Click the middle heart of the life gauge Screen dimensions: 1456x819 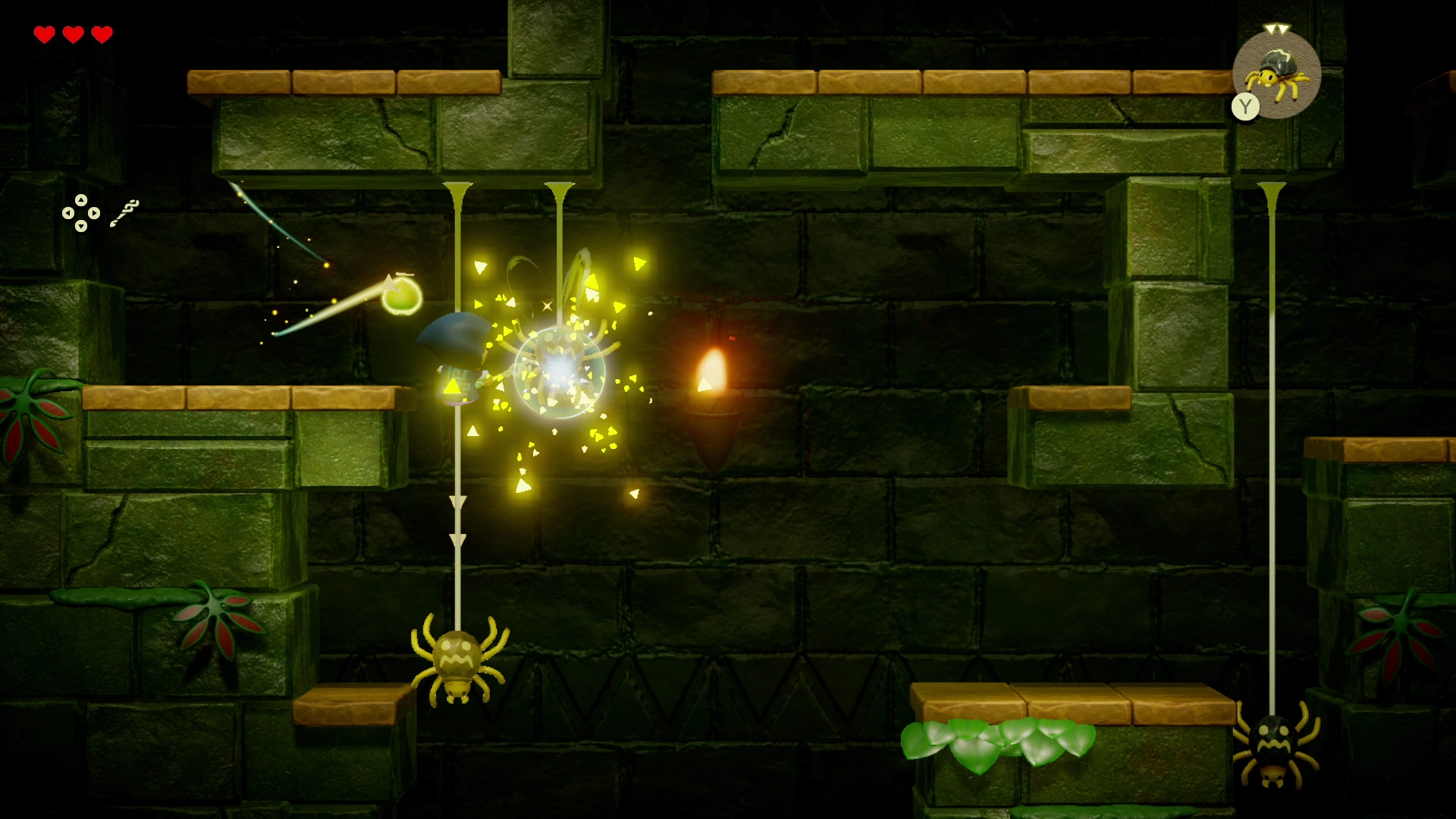click(73, 34)
